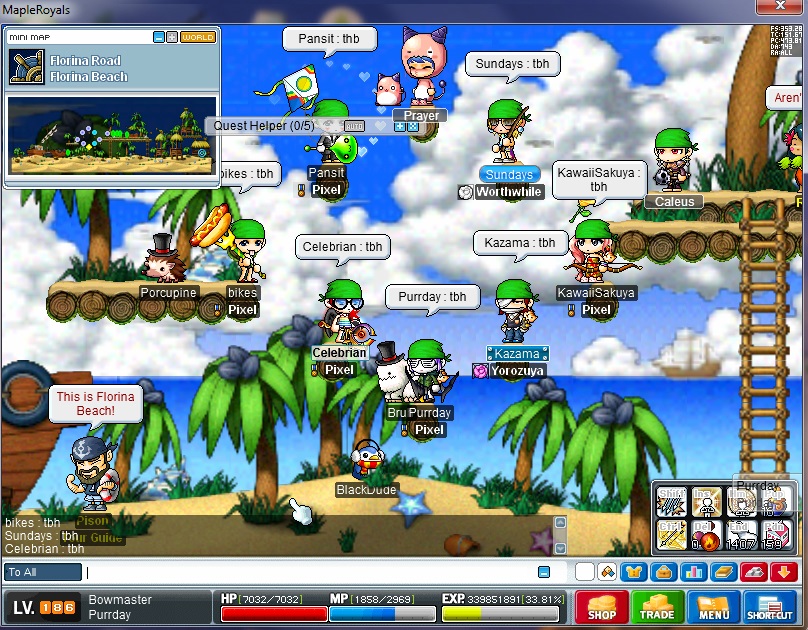Click the Florina Beach minimap view
The width and height of the screenshot is (808, 630).
[x=112, y=135]
